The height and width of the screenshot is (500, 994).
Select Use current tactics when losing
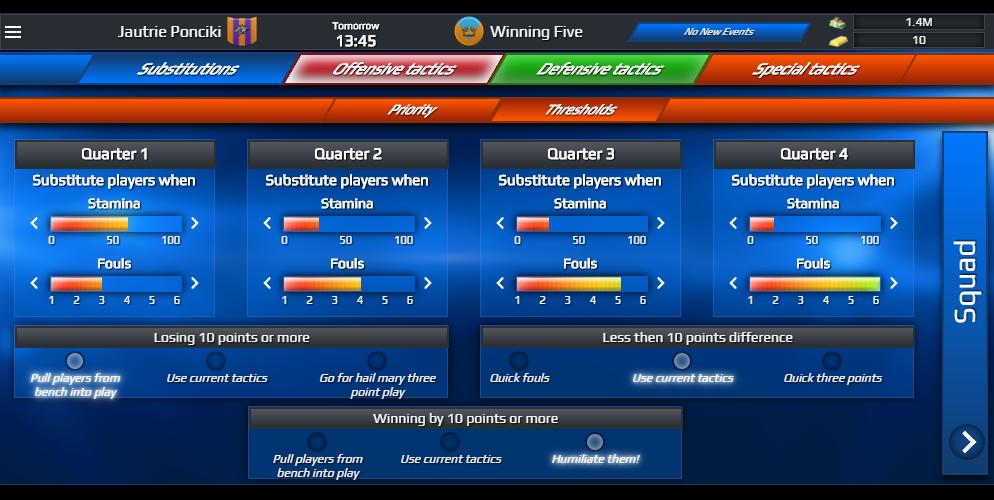click(216, 361)
